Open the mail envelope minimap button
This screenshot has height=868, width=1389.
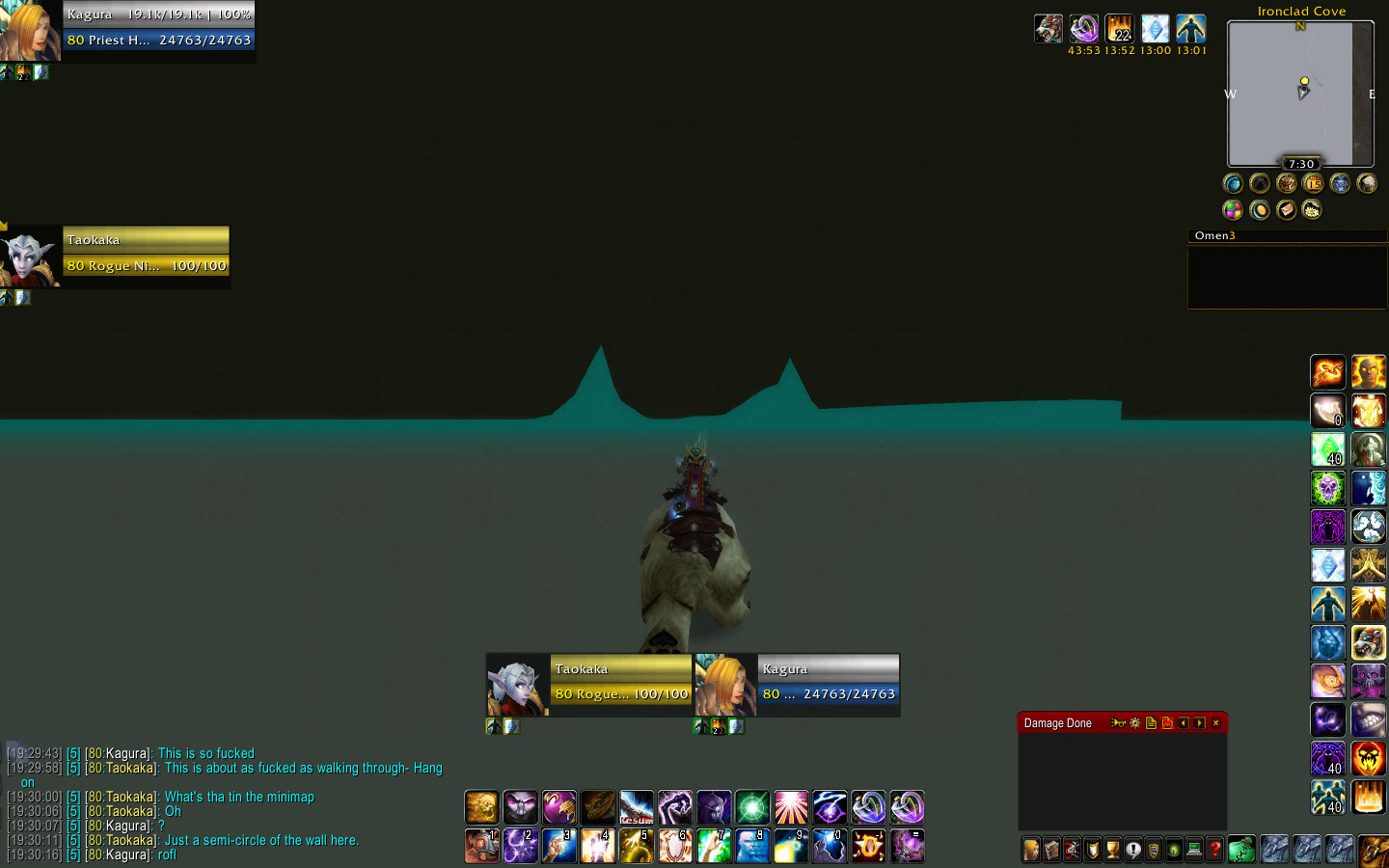(x=1286, y=209)
